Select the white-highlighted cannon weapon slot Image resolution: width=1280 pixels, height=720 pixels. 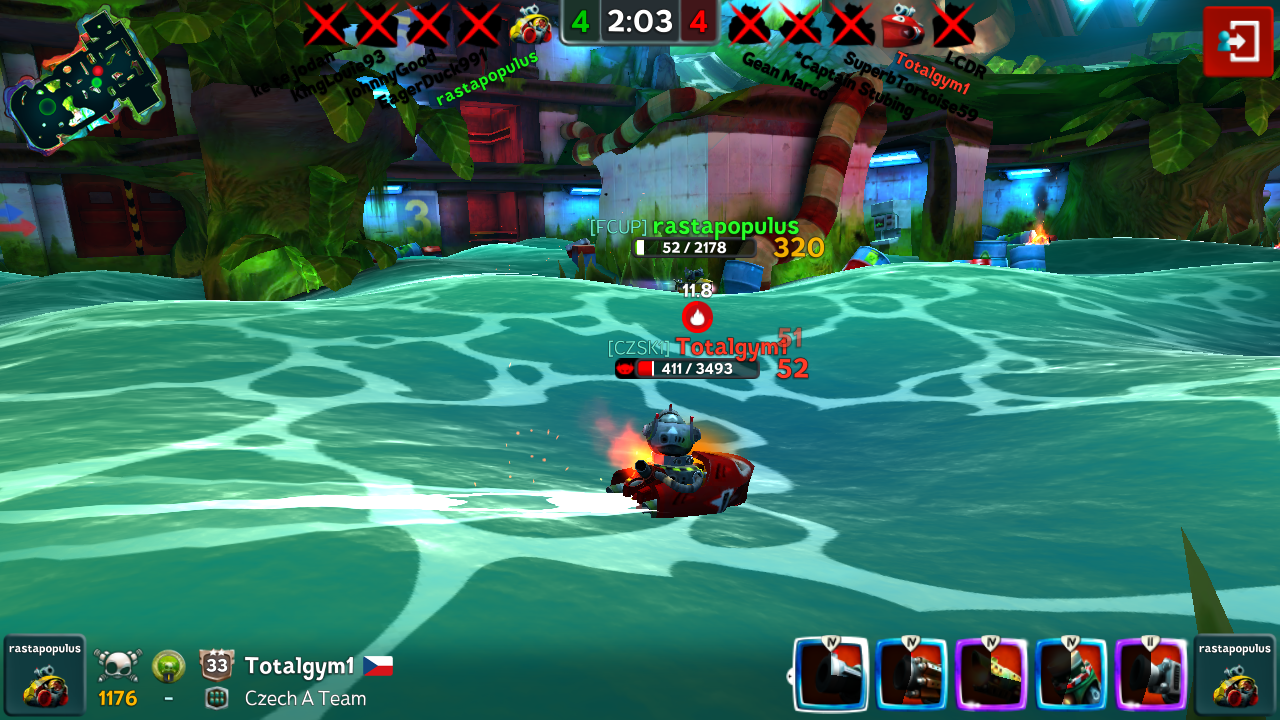(x=832, y=674)
